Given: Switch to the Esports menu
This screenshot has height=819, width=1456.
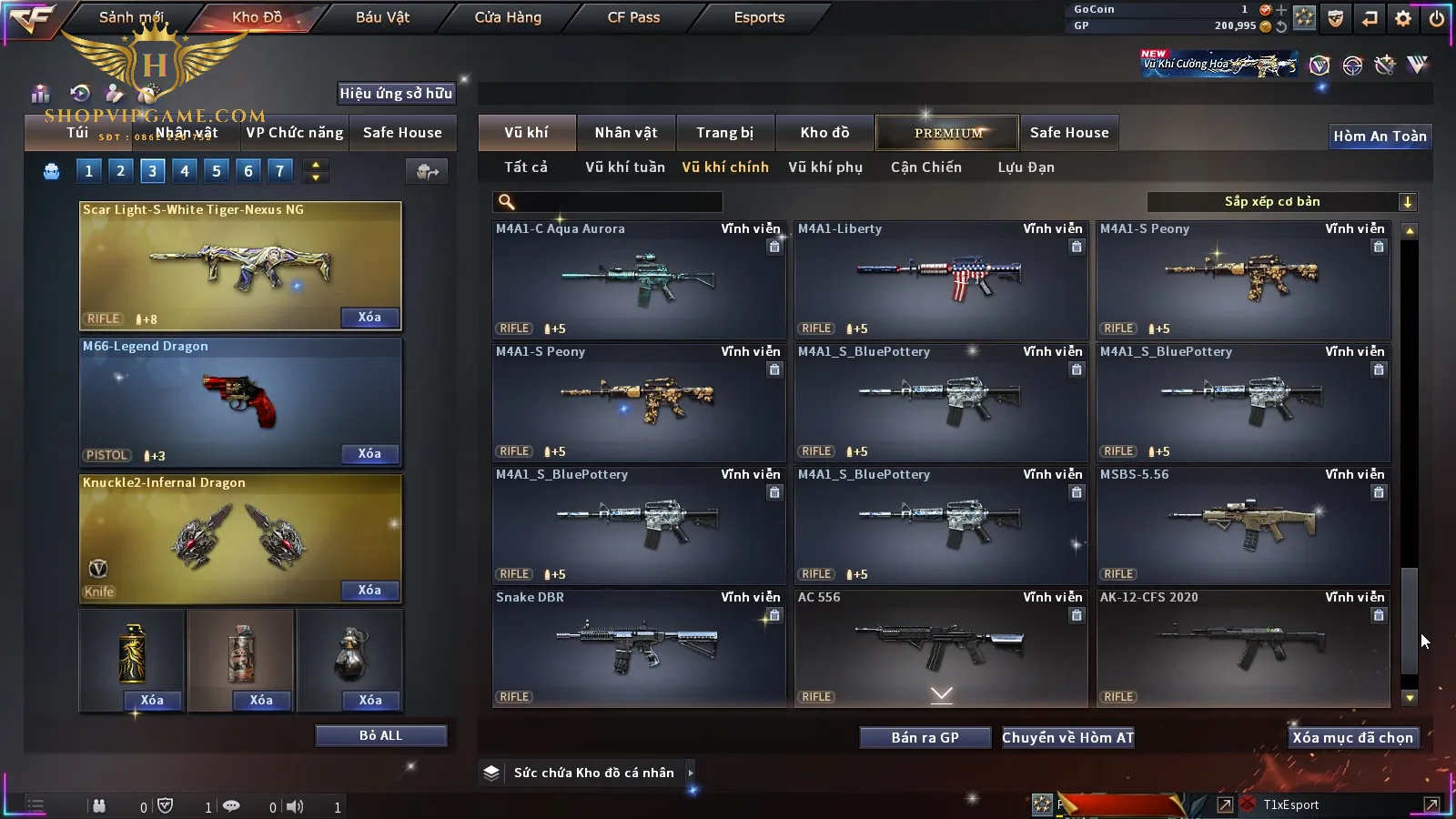Looking at the screenshot, I should pyautogui.click(x=759, y=17).
